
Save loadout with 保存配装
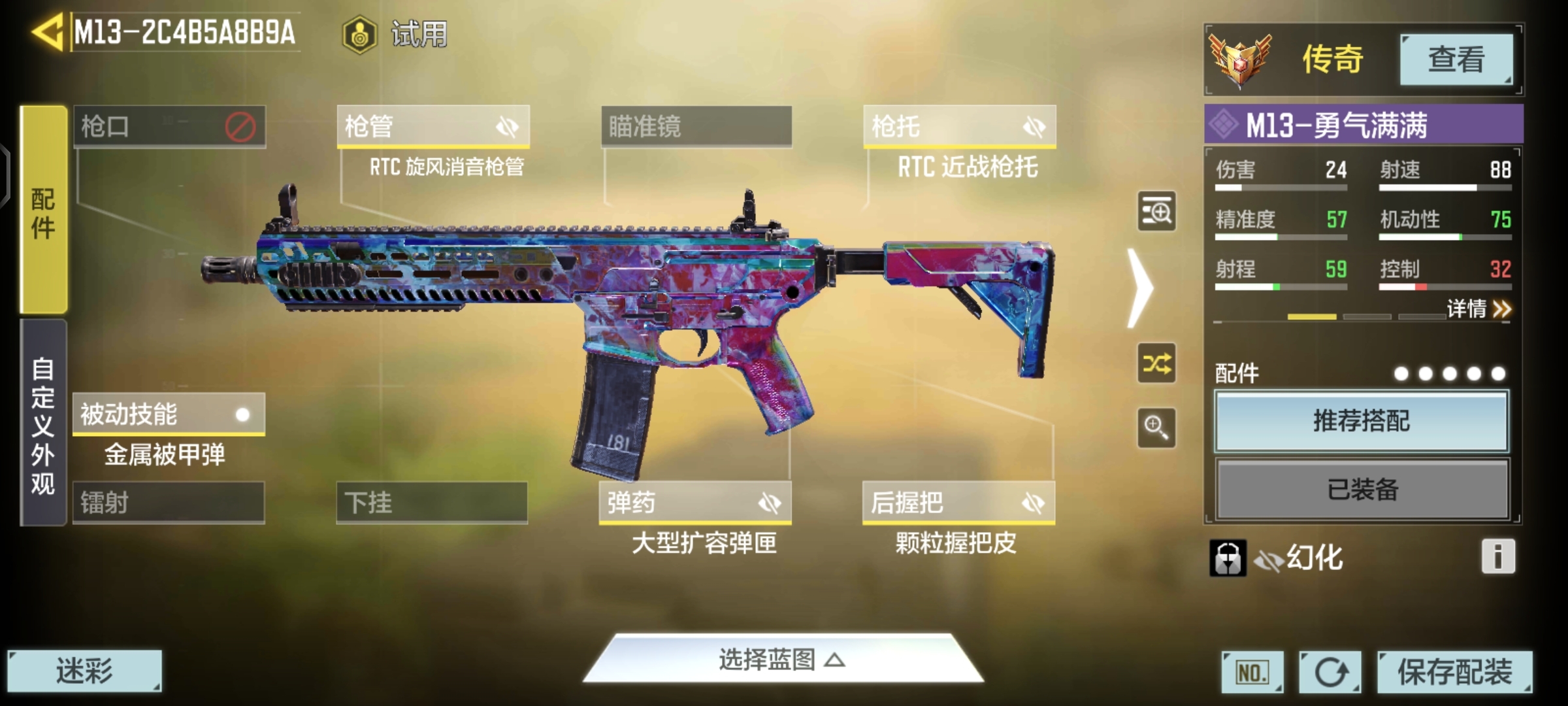tap(1454, 671)
